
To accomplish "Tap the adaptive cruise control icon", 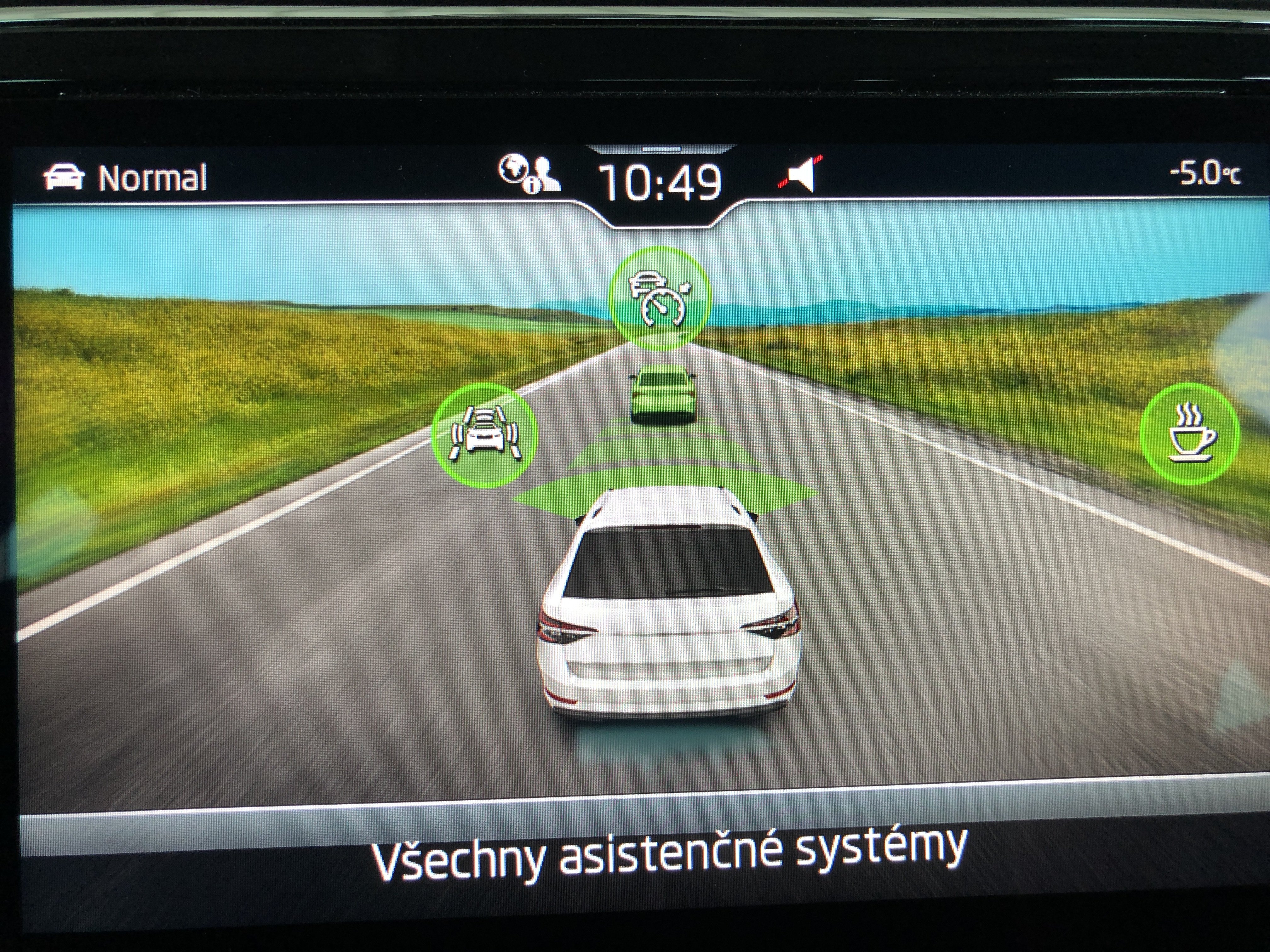I will pos(659,299).
